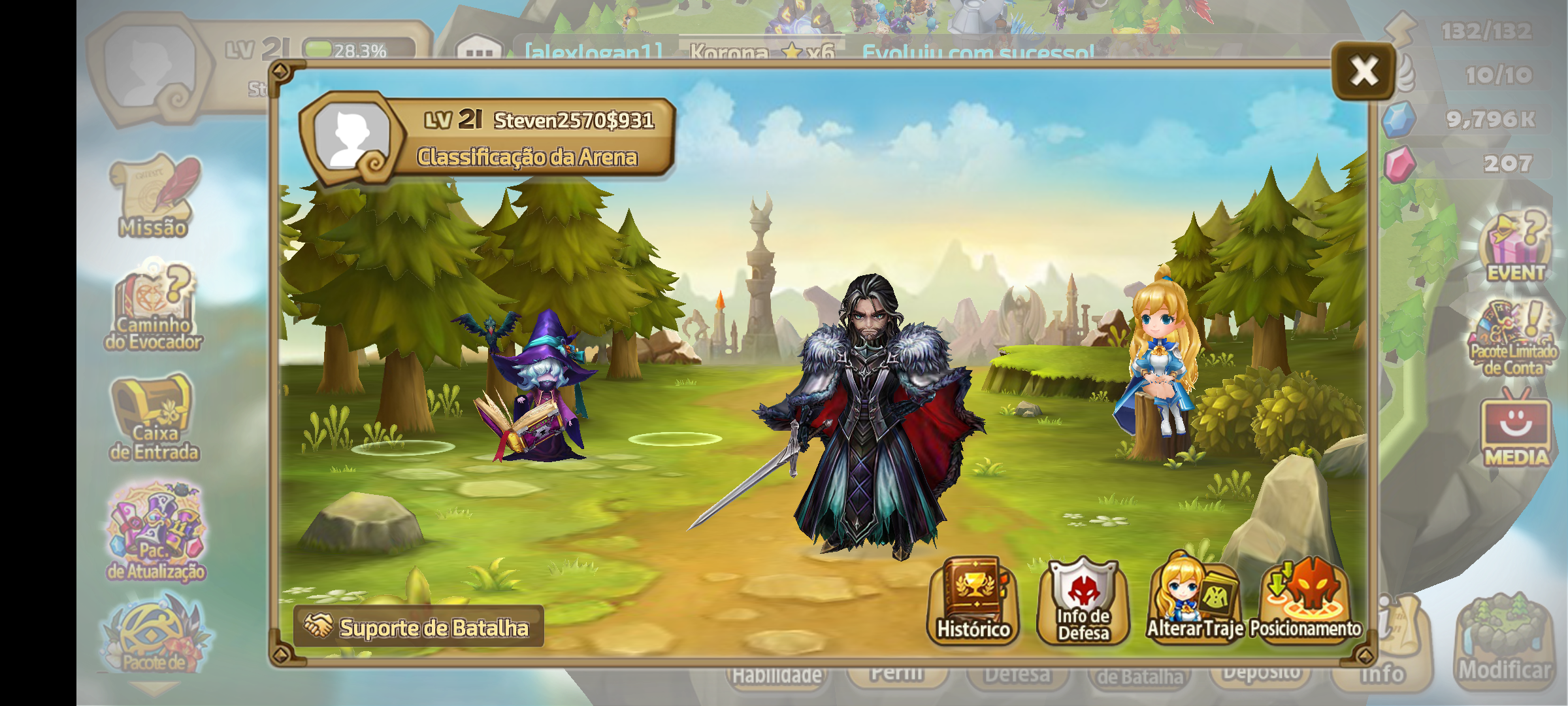View Info de Defesa
The height and width of the screenshot is (706, 1568).
(1083, 601)
